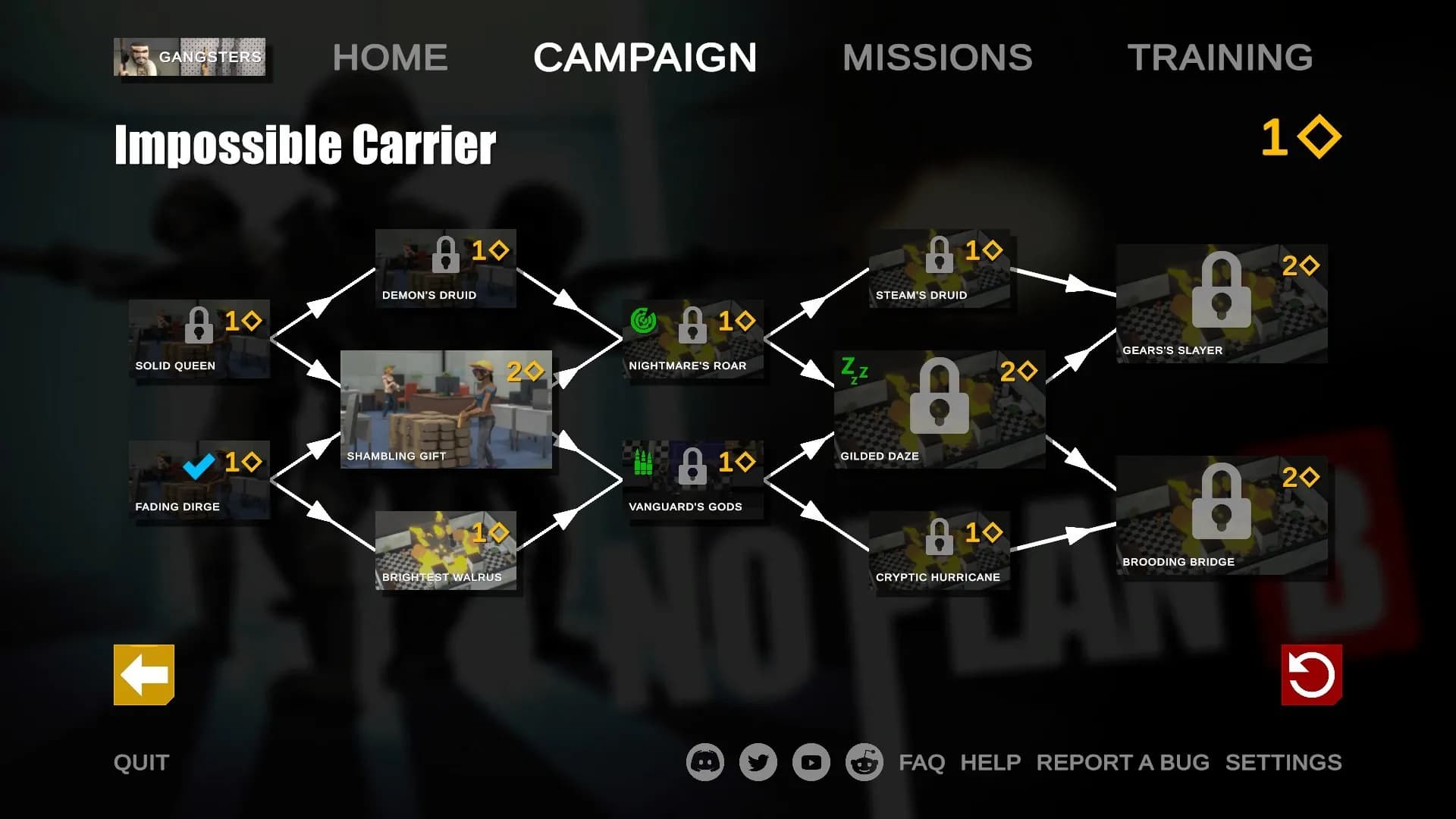Pick the Brightest Walrus mission
Screen dimensions: 1456x819
tap(446, 551)
